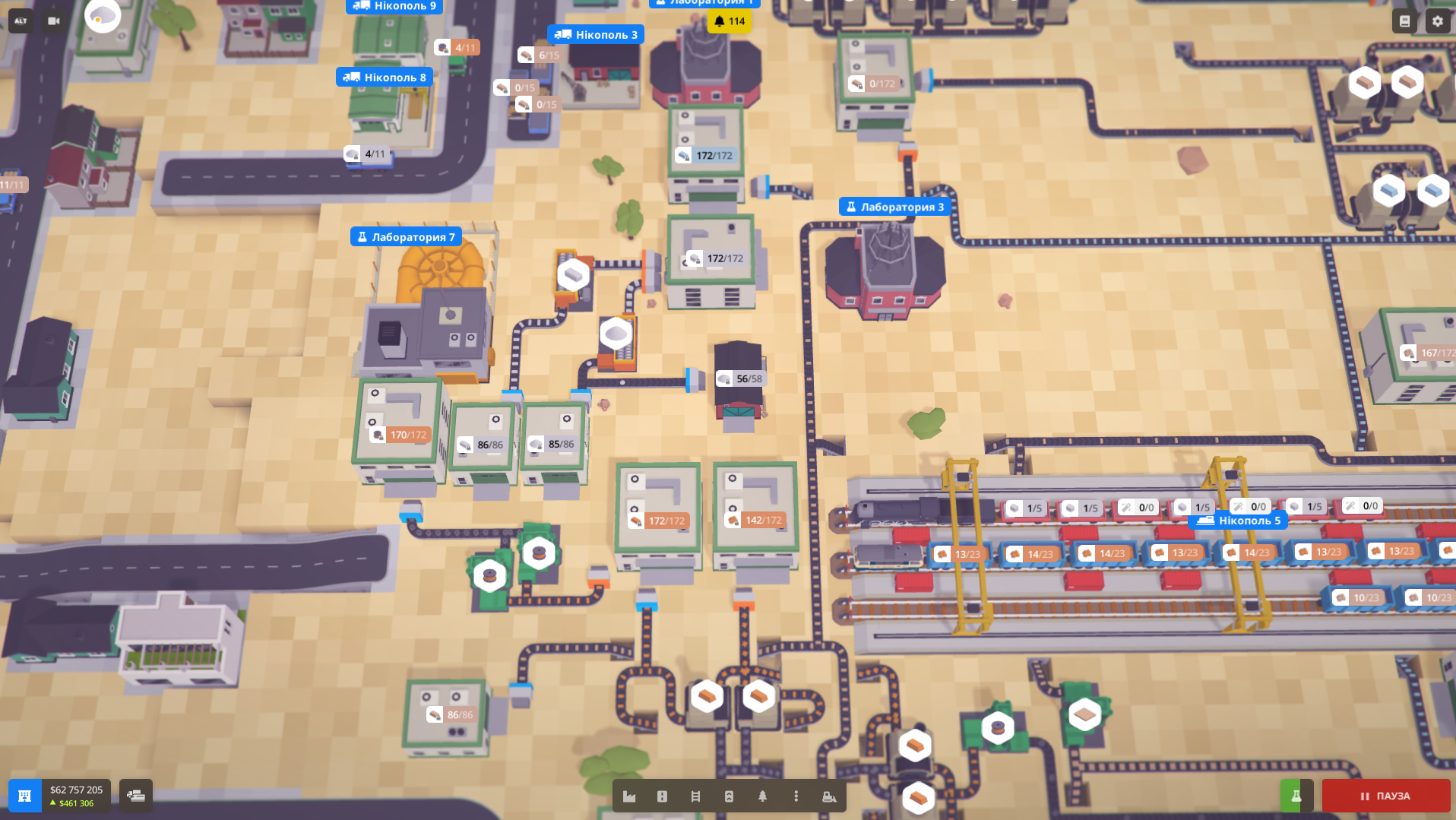Select the track building tool

click(696, 796)
